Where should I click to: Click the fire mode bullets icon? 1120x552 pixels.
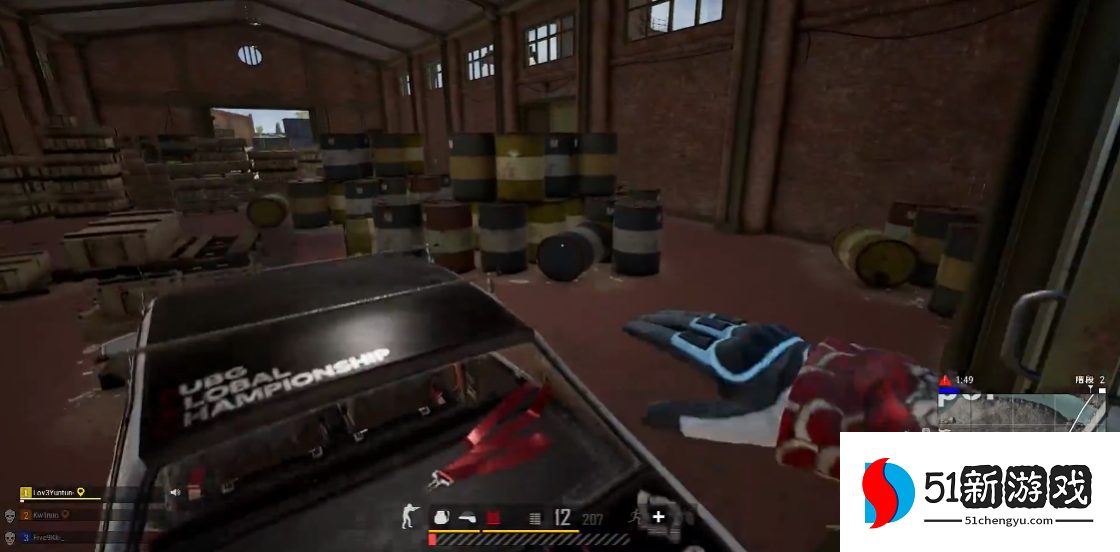pos(535,518)
